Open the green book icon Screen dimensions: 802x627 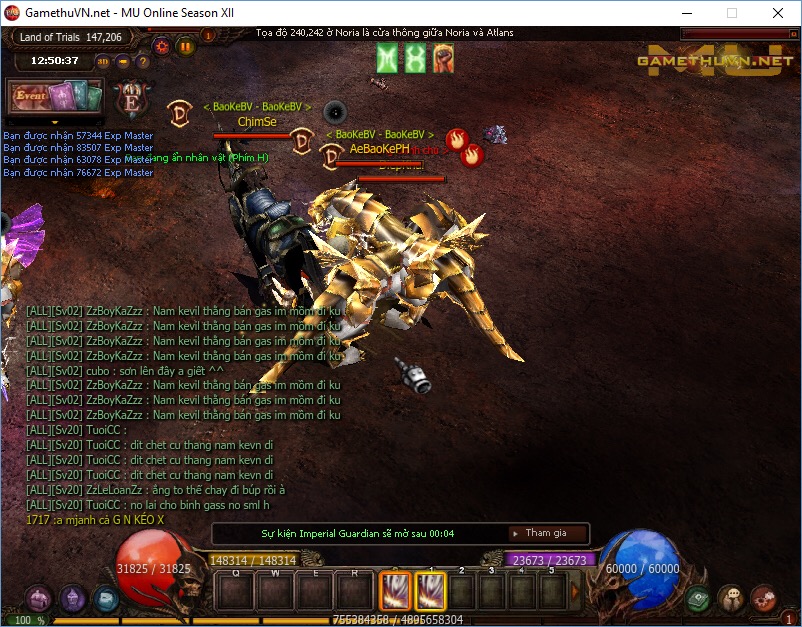point(699,598)
